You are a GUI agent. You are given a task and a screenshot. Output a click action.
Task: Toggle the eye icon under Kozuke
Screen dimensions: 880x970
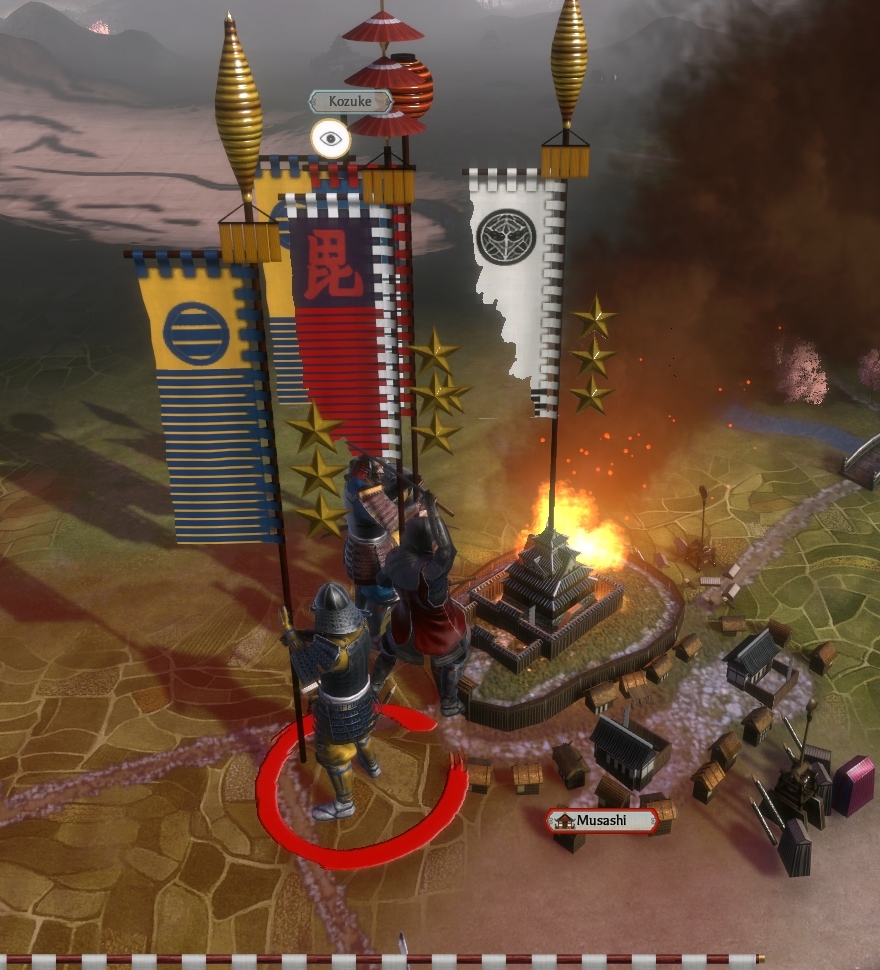pyautogui.click(x=330, y=139)
